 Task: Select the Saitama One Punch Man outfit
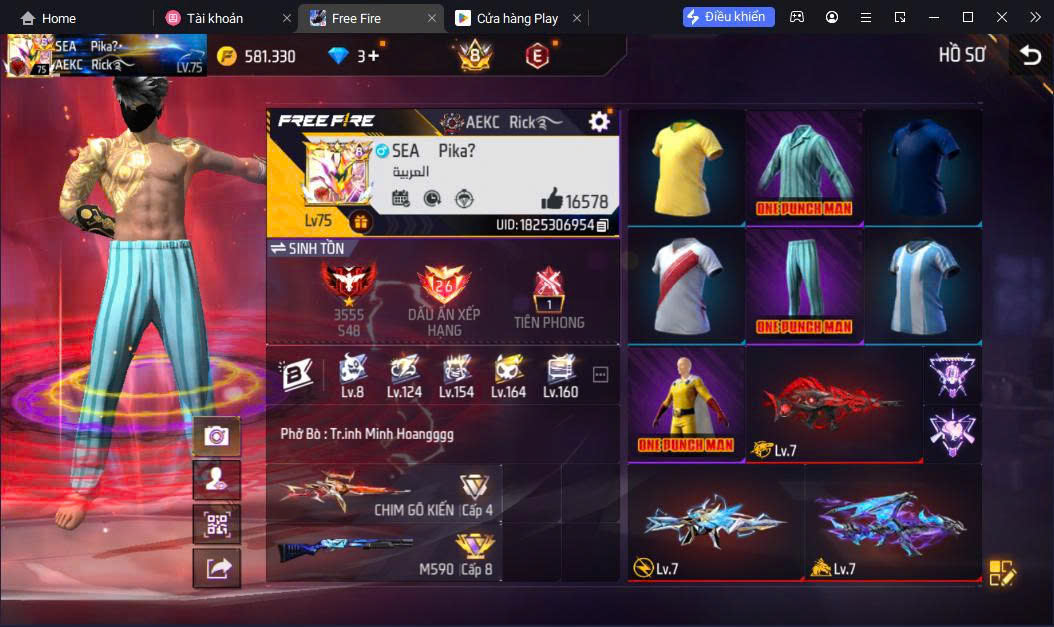click(685, 403)
